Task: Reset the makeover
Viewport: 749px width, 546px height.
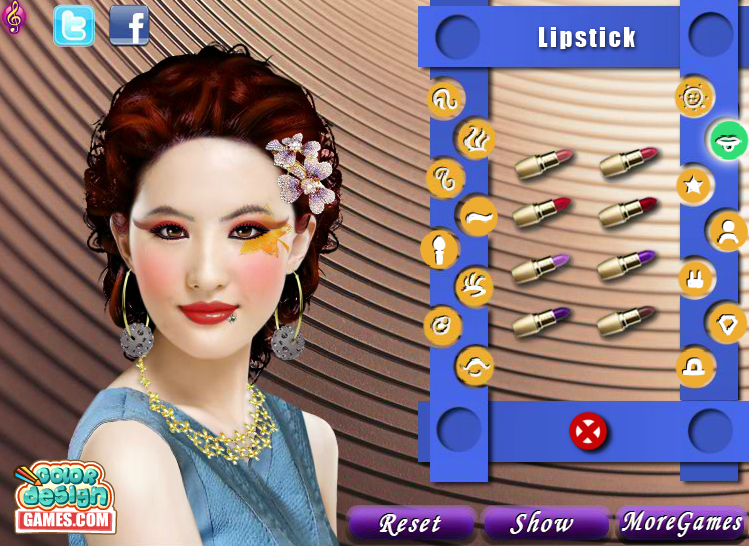Action: 410,523
